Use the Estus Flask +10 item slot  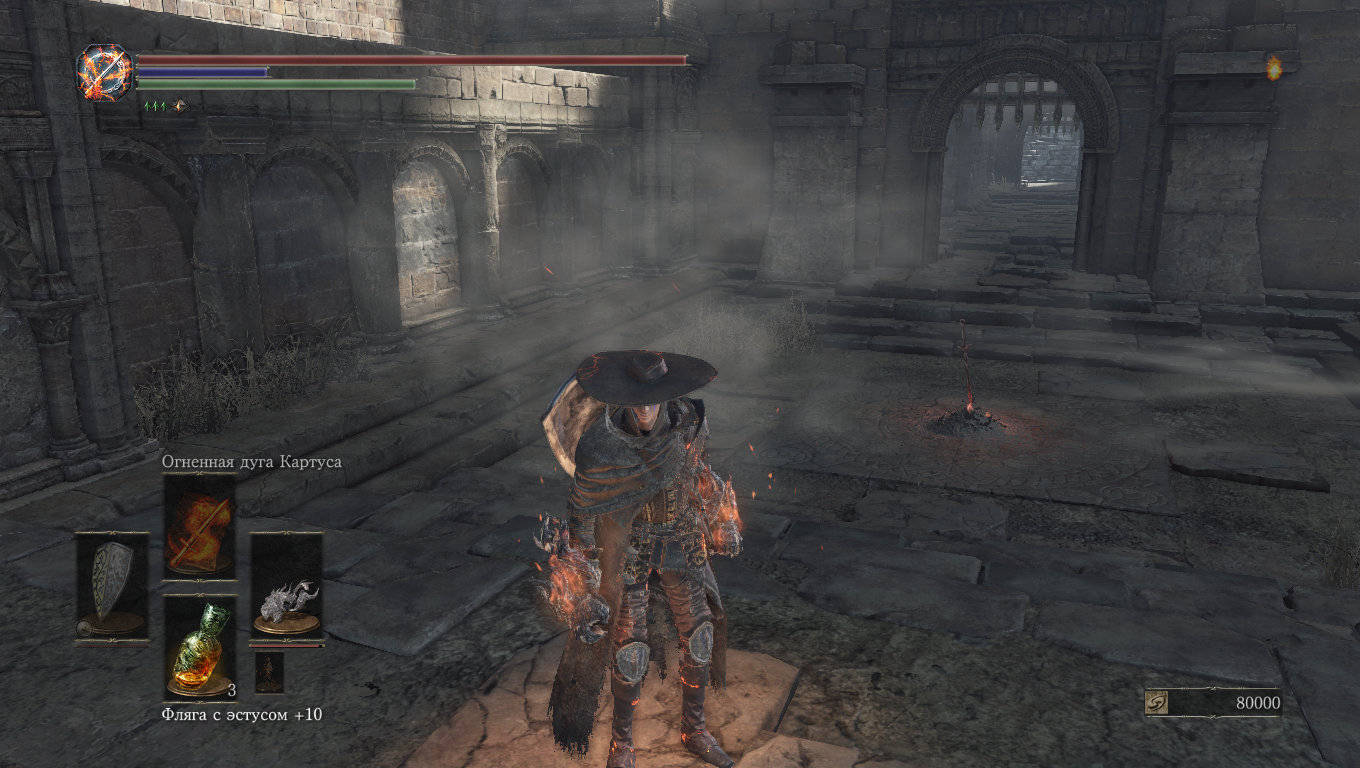tap(199, 647)
